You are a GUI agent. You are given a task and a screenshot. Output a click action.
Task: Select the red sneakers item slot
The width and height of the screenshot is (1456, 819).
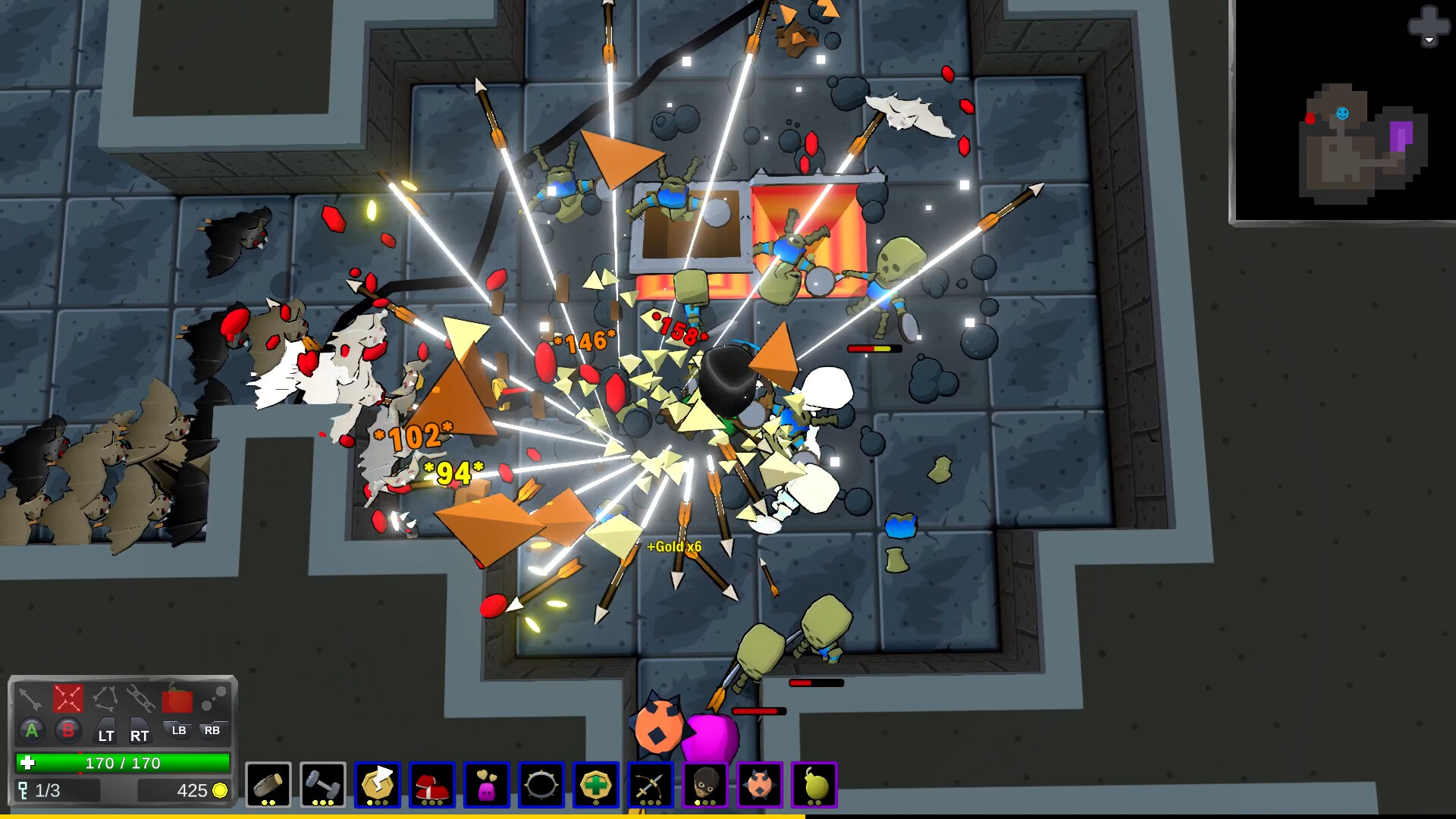tap(433, 785)
